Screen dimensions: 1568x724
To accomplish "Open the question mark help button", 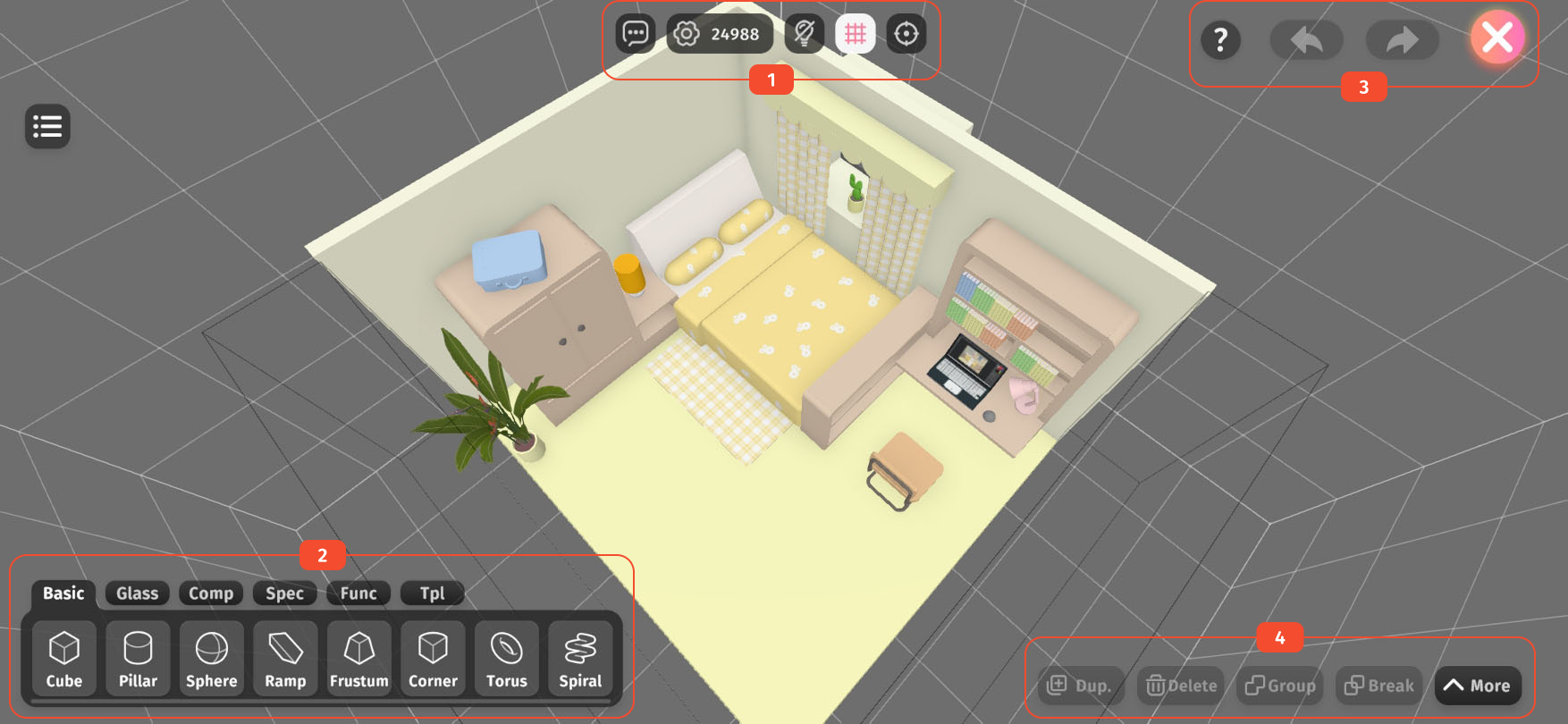I will coord(1220,40).
